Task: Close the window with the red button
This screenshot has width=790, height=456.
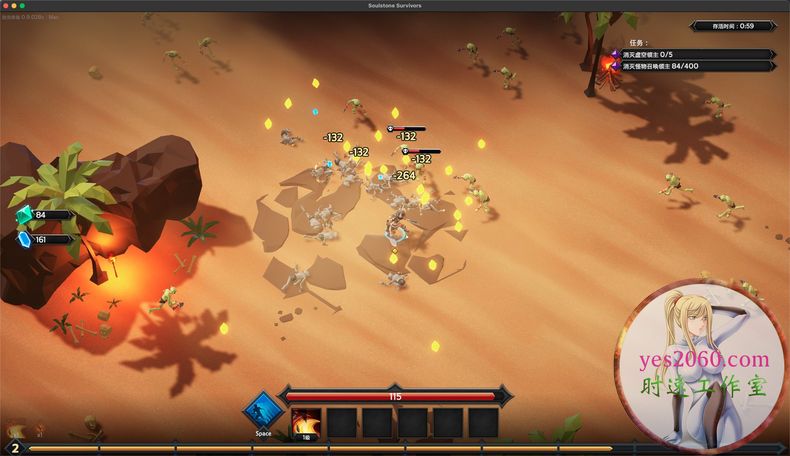Action: [7, 6]
